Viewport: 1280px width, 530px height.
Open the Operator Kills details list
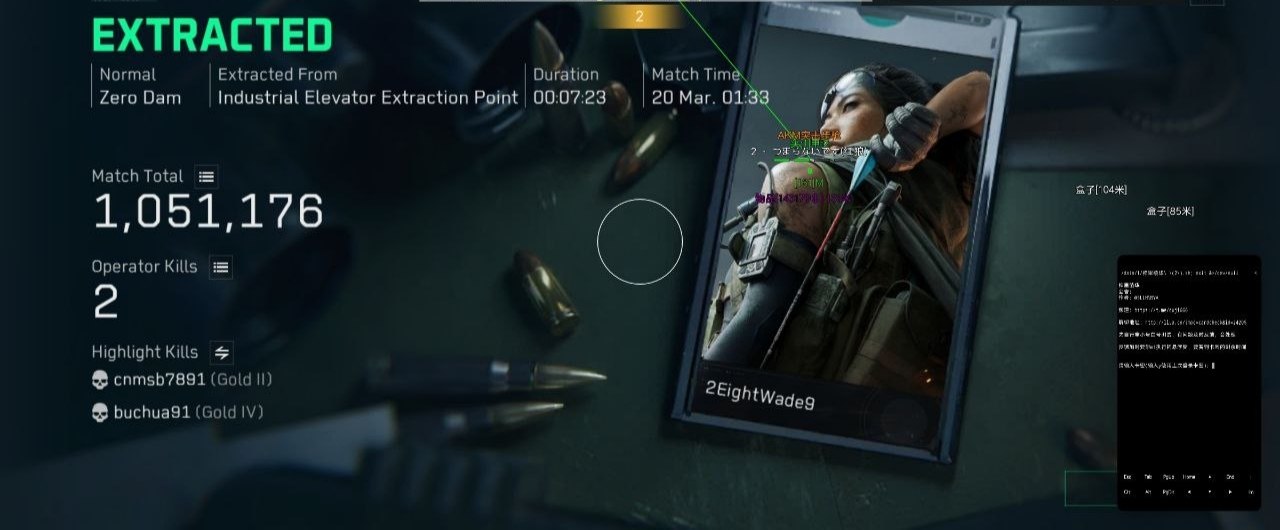[221, 267]
